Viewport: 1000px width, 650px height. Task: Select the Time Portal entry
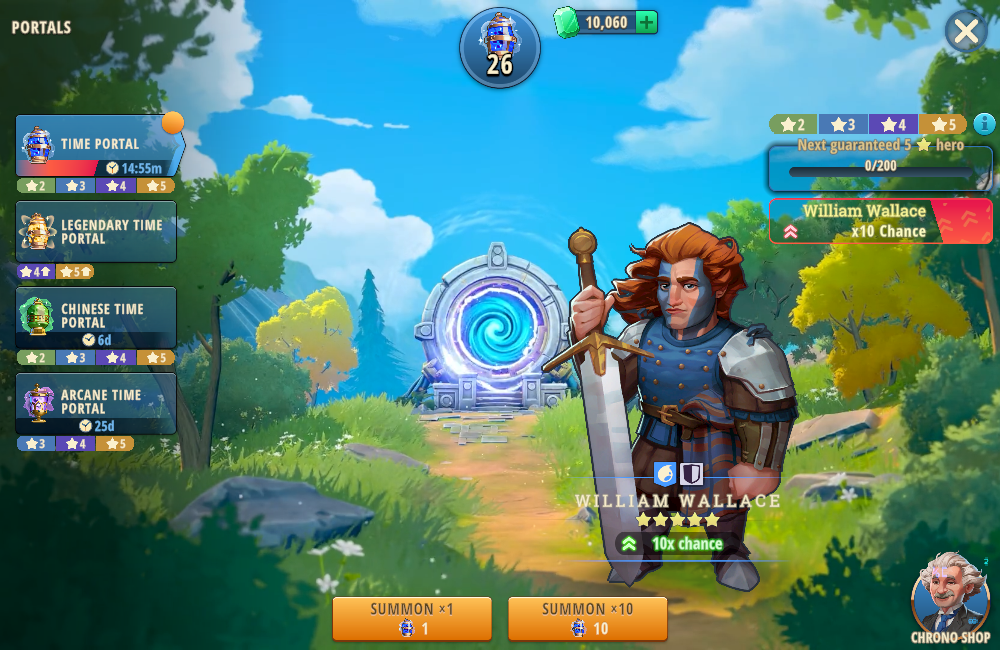tap(97, 146)
